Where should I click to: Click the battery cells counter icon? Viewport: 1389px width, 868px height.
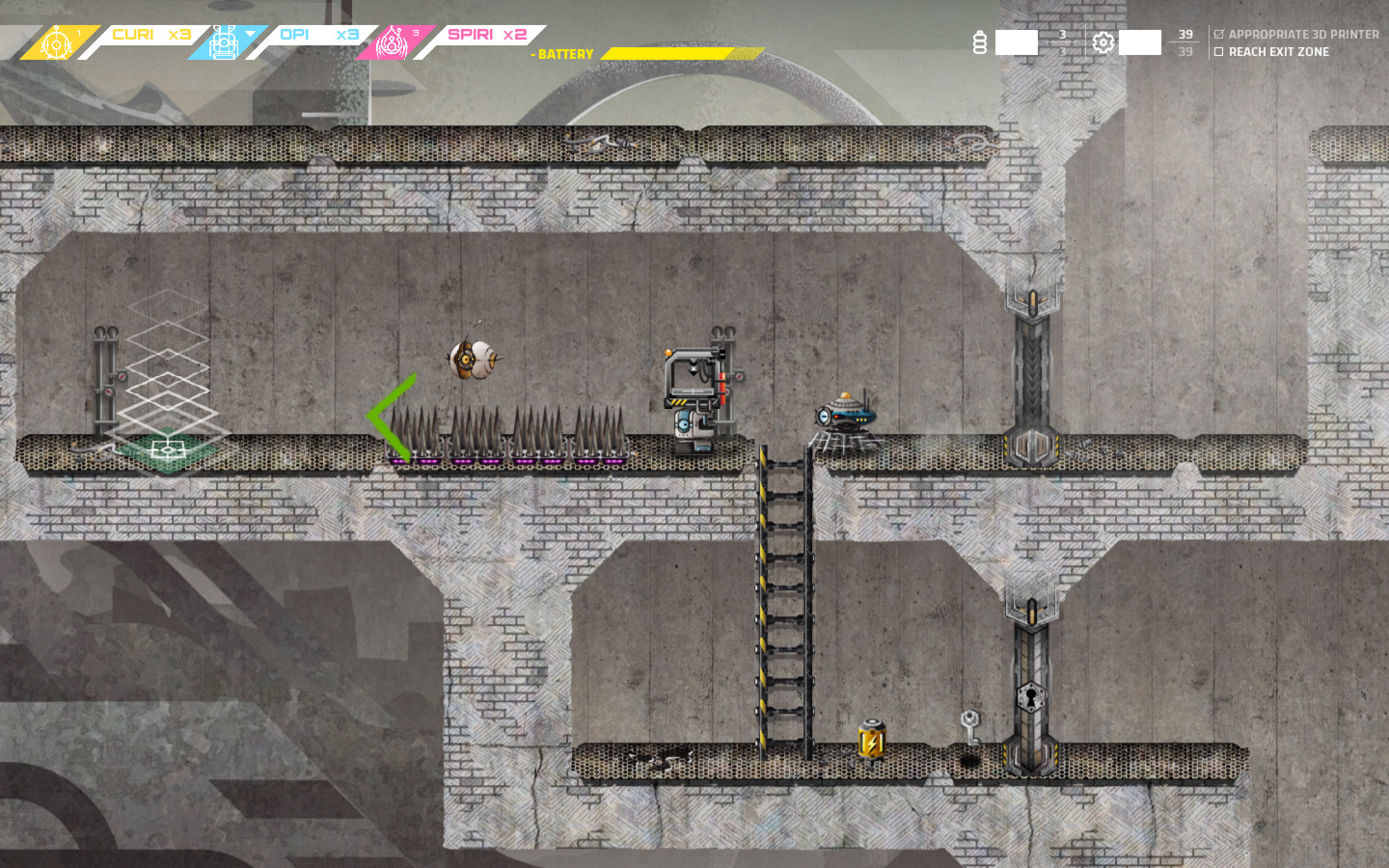(x=980, y=42)
